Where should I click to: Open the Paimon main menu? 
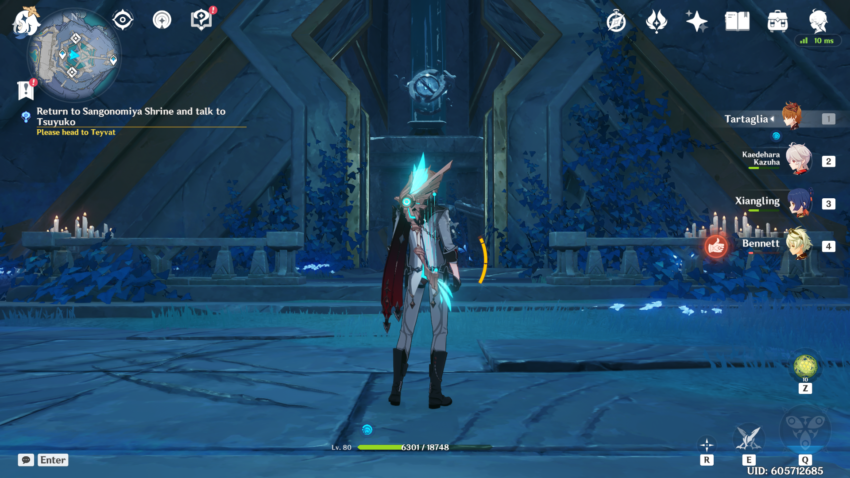[24, 23]
